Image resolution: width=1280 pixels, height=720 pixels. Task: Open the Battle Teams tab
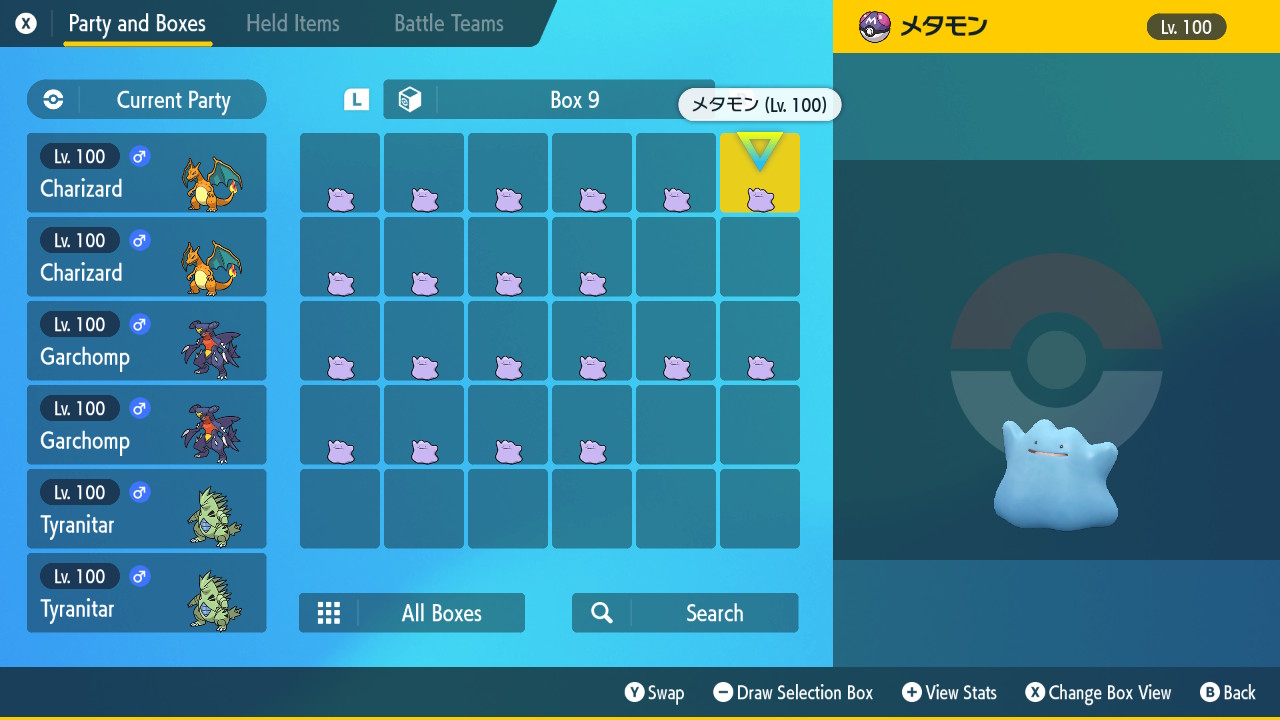(446, 22)
